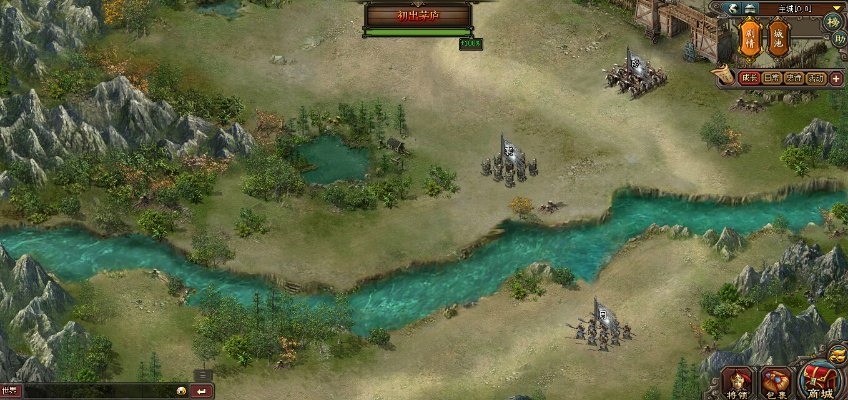This screenshot has width=848, height=400.
Task: Click the 初出茅庐 title banner
Action: click(x=418, y=16)
